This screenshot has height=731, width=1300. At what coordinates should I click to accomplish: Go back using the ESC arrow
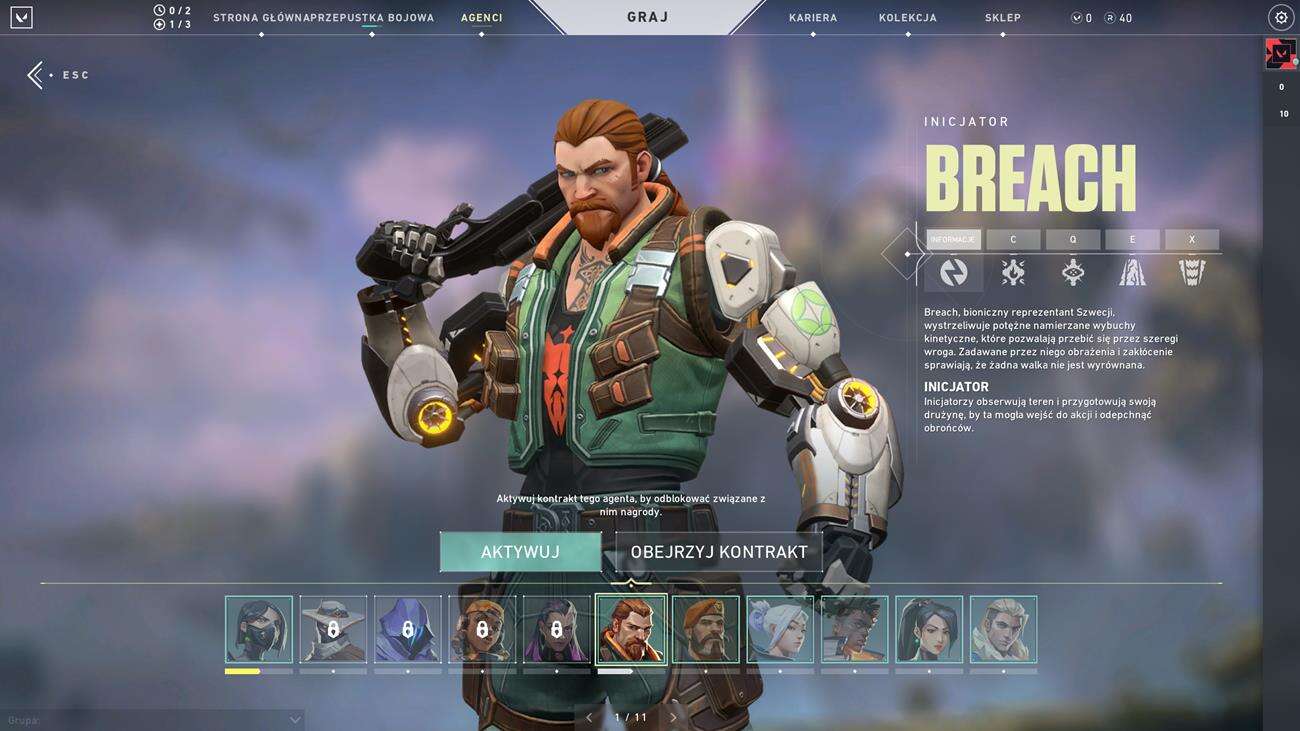(x=36, y=75)
